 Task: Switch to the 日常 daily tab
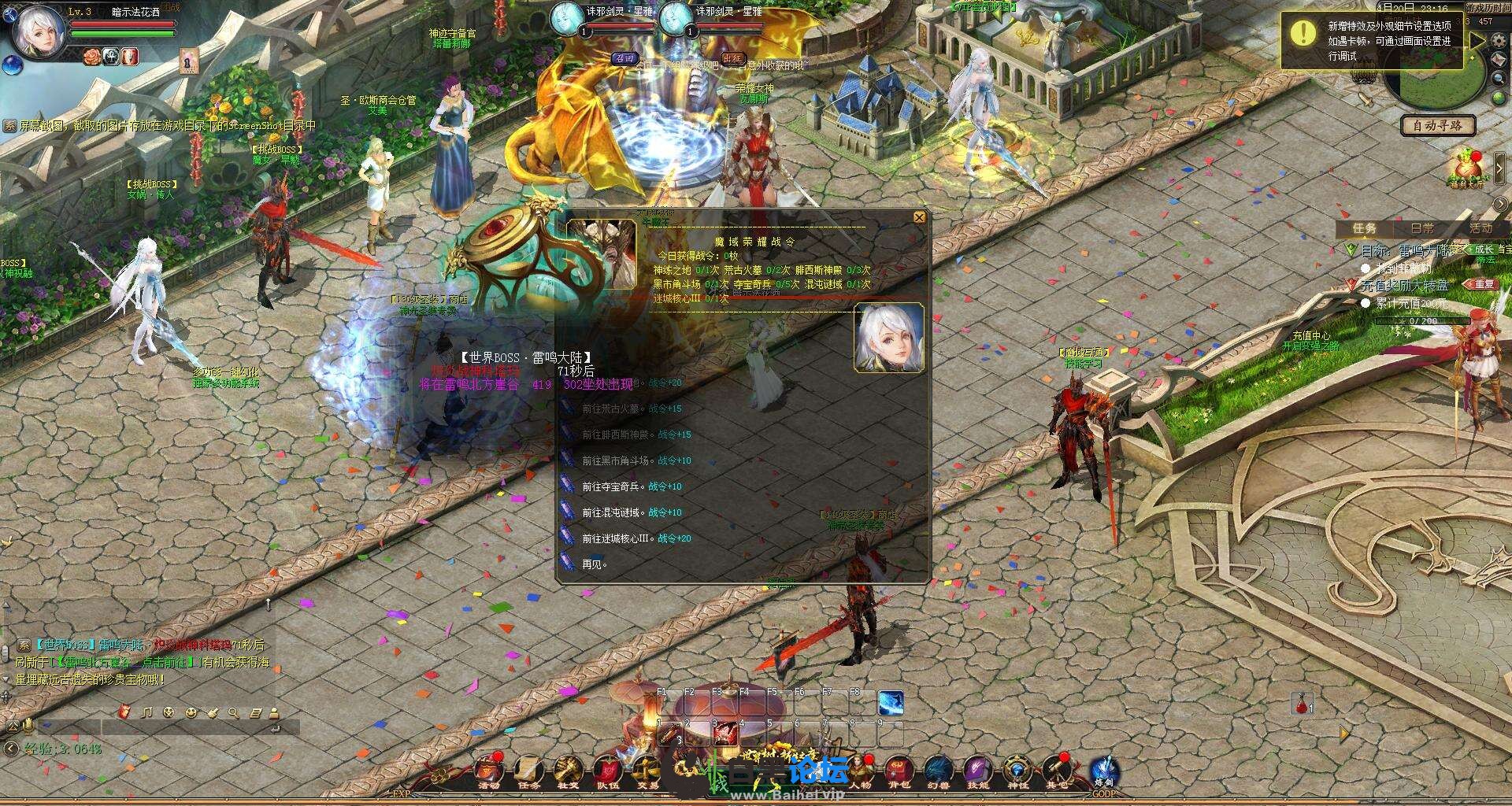click(1421, 228)
